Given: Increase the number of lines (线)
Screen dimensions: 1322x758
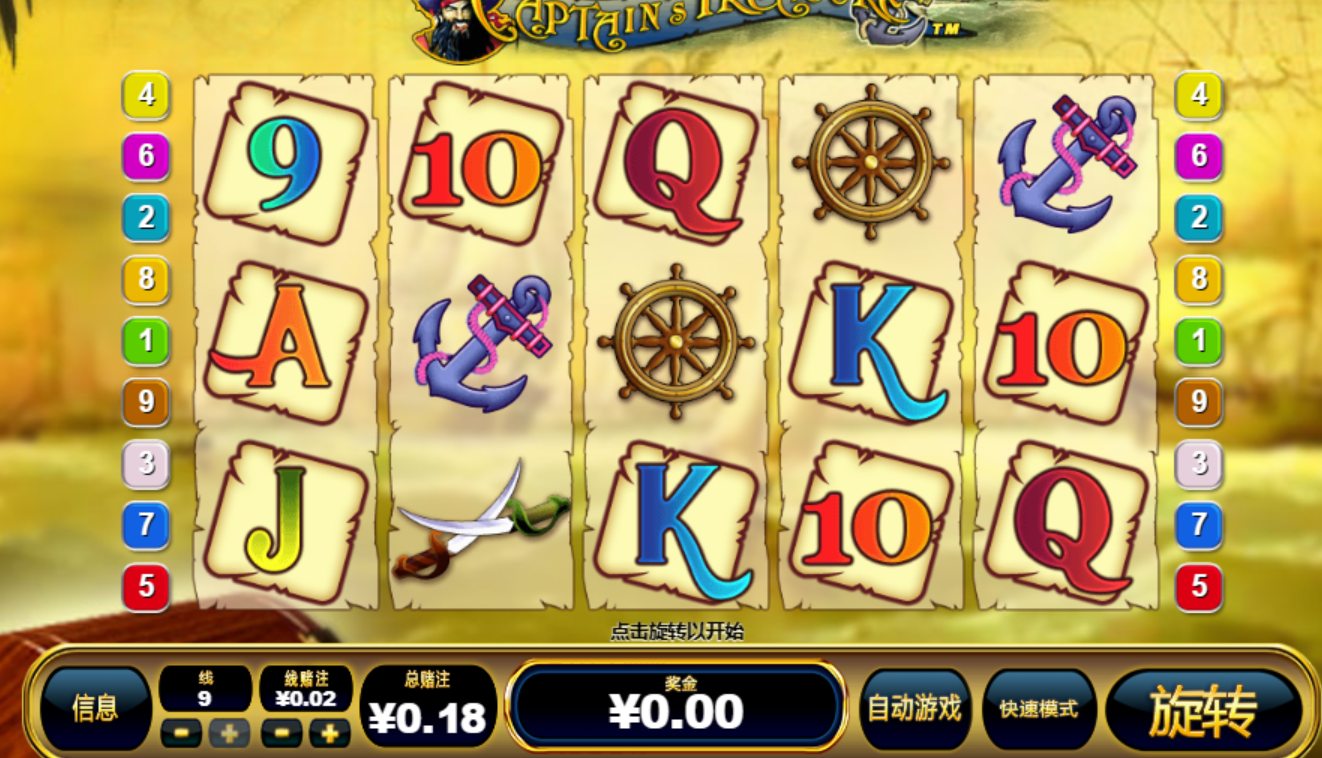Looking at the screenshot, I should (x=229, y=733).
